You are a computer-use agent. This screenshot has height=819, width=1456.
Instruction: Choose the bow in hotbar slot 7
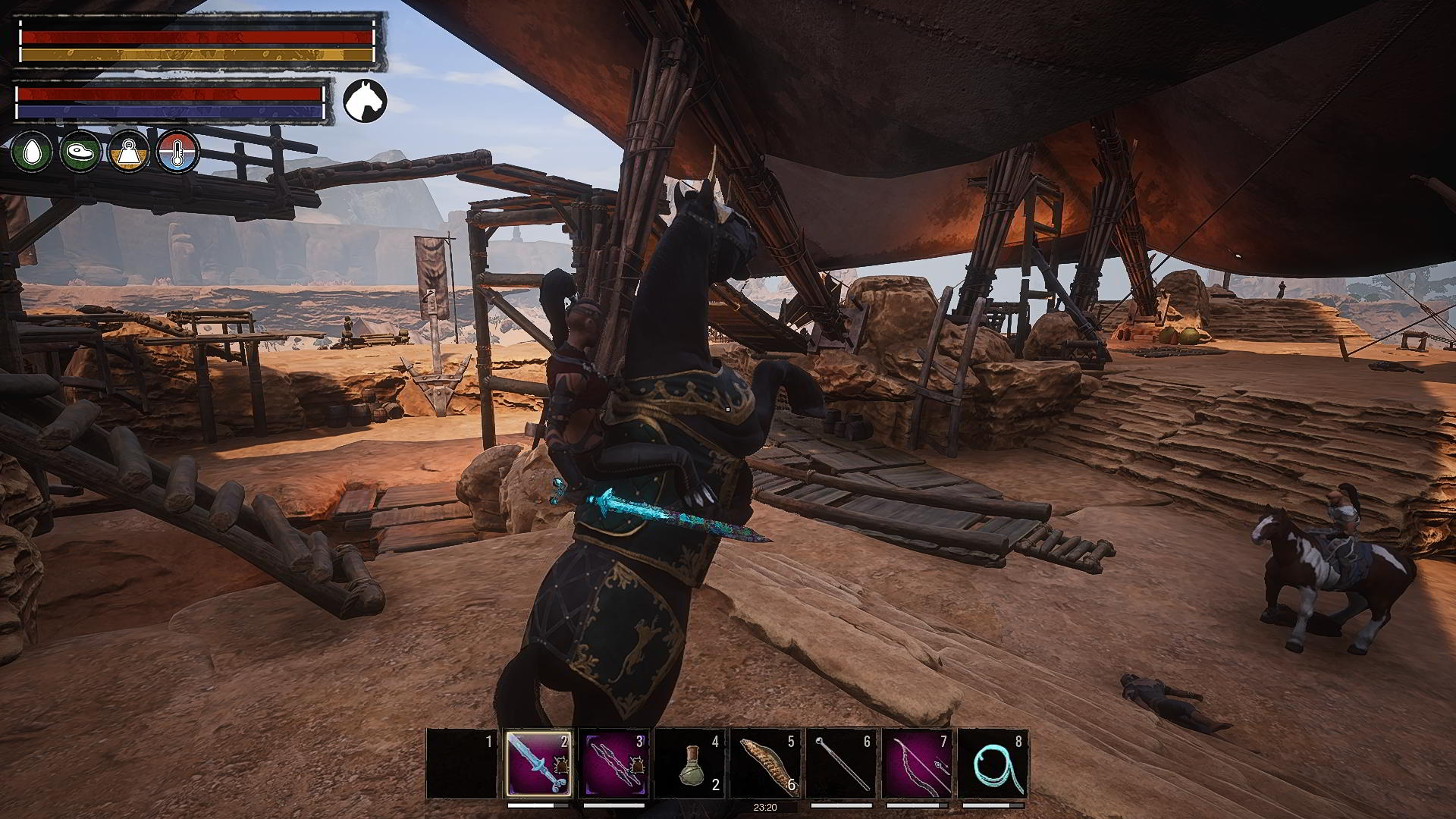917,764
